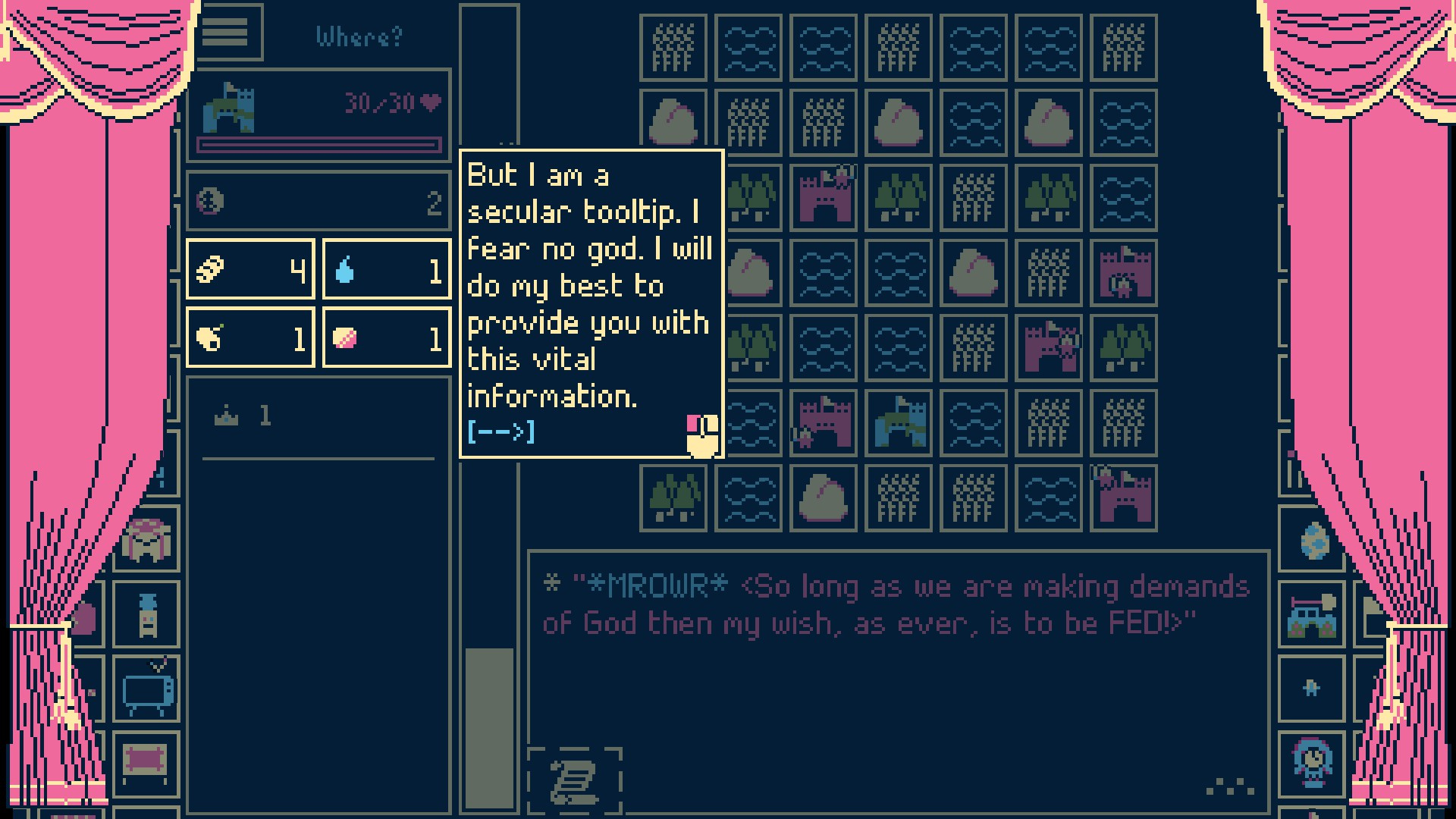1456x819 pixels.
Task: Select the water droplet resource box
Action: tap(387, 269)
